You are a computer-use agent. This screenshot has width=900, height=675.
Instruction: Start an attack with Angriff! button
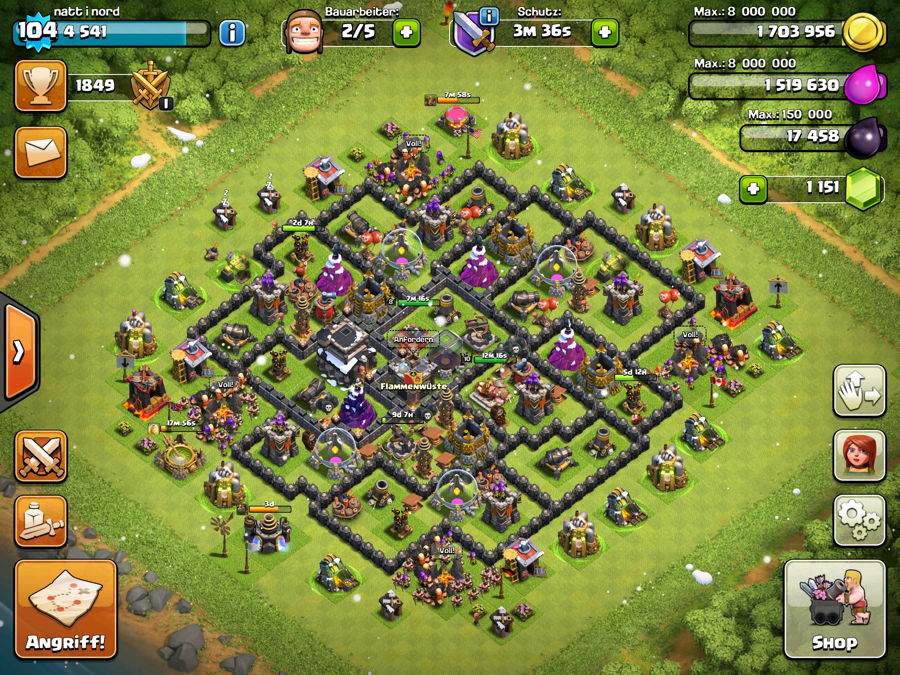point(66,608)
